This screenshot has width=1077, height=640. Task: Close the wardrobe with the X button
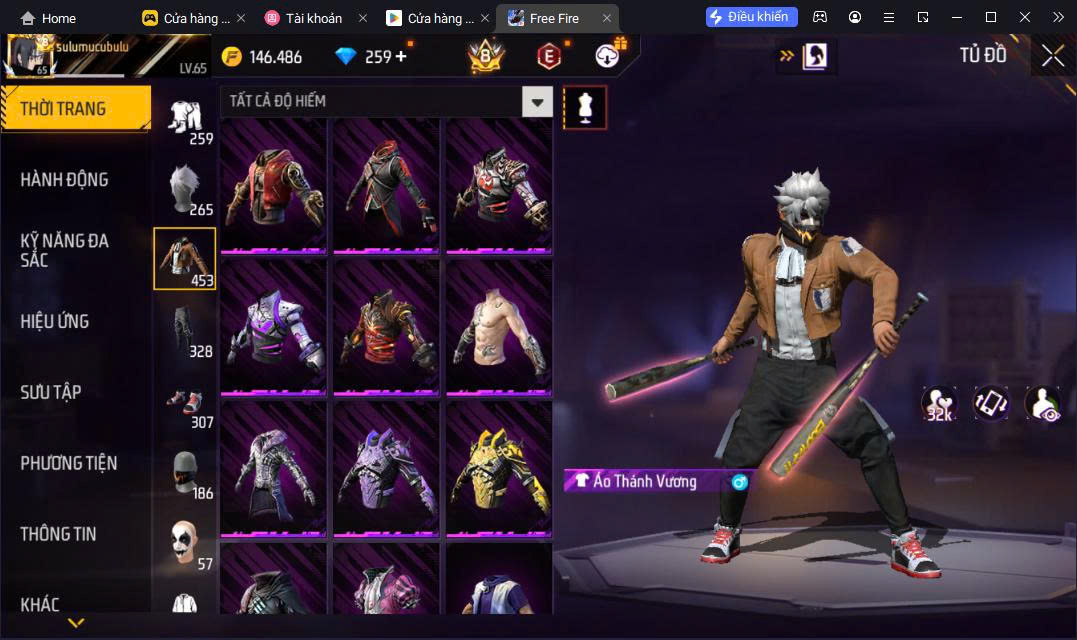point(1052,56)
